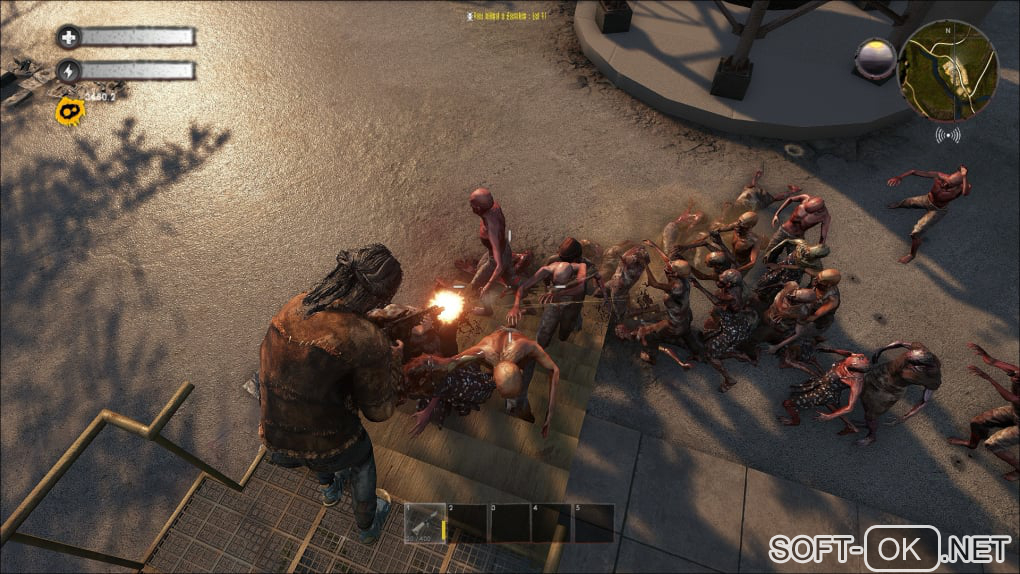Select empty hotbar slot 5

(x=593, y=523)
